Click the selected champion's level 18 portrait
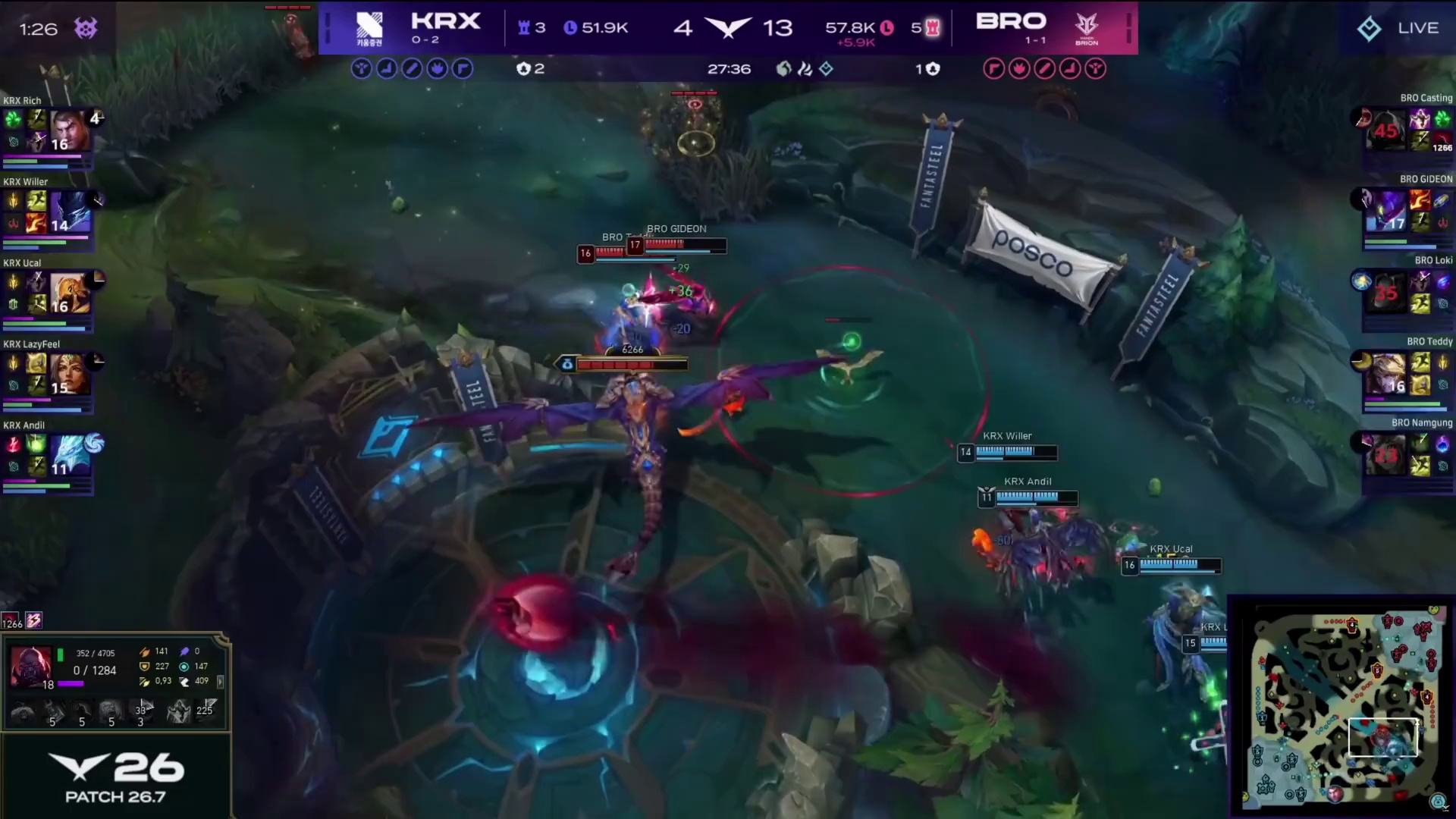This screenshot has width=1456, height=819. click(x=31, y=667)
